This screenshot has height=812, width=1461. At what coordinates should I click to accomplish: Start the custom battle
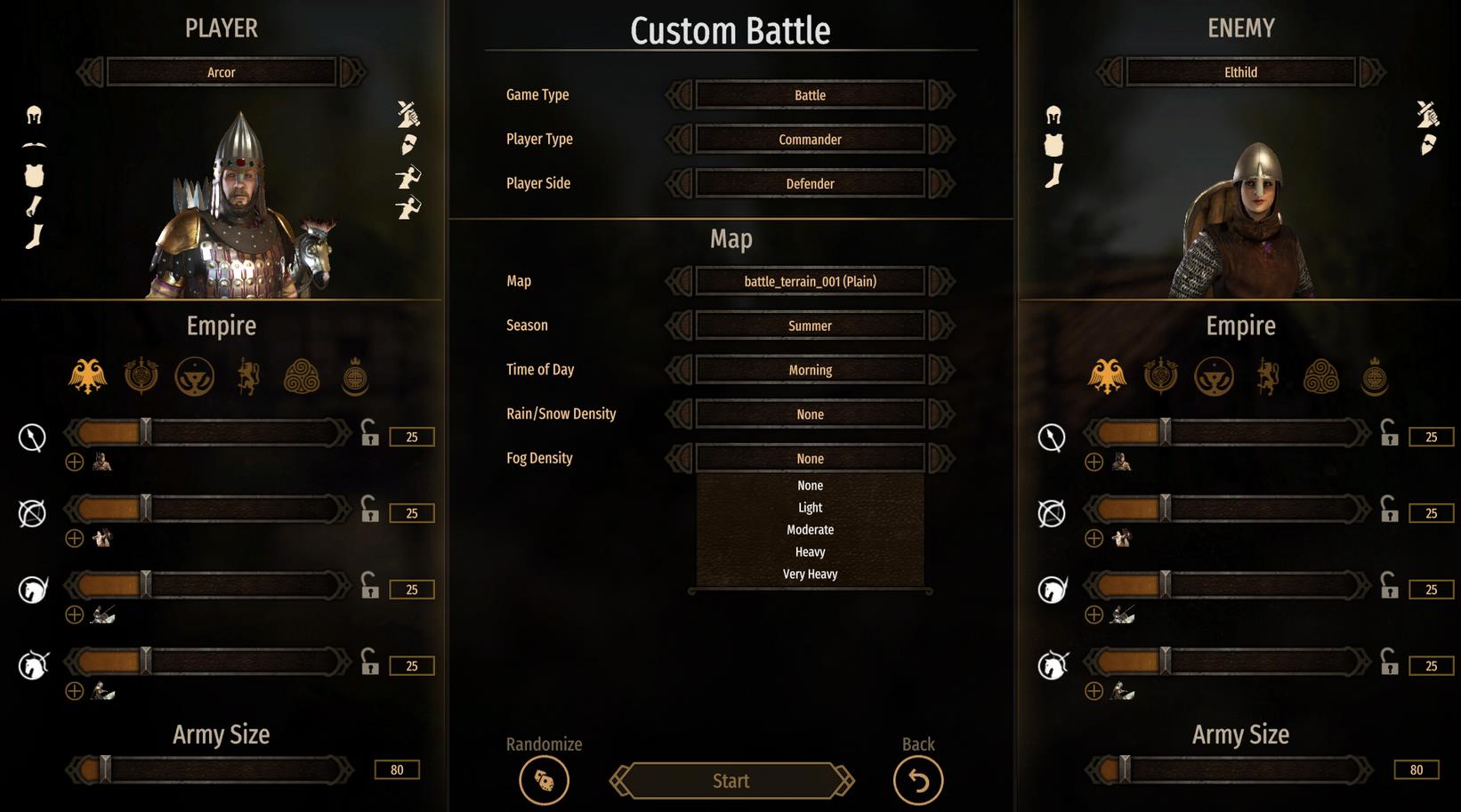click(730, 781)
